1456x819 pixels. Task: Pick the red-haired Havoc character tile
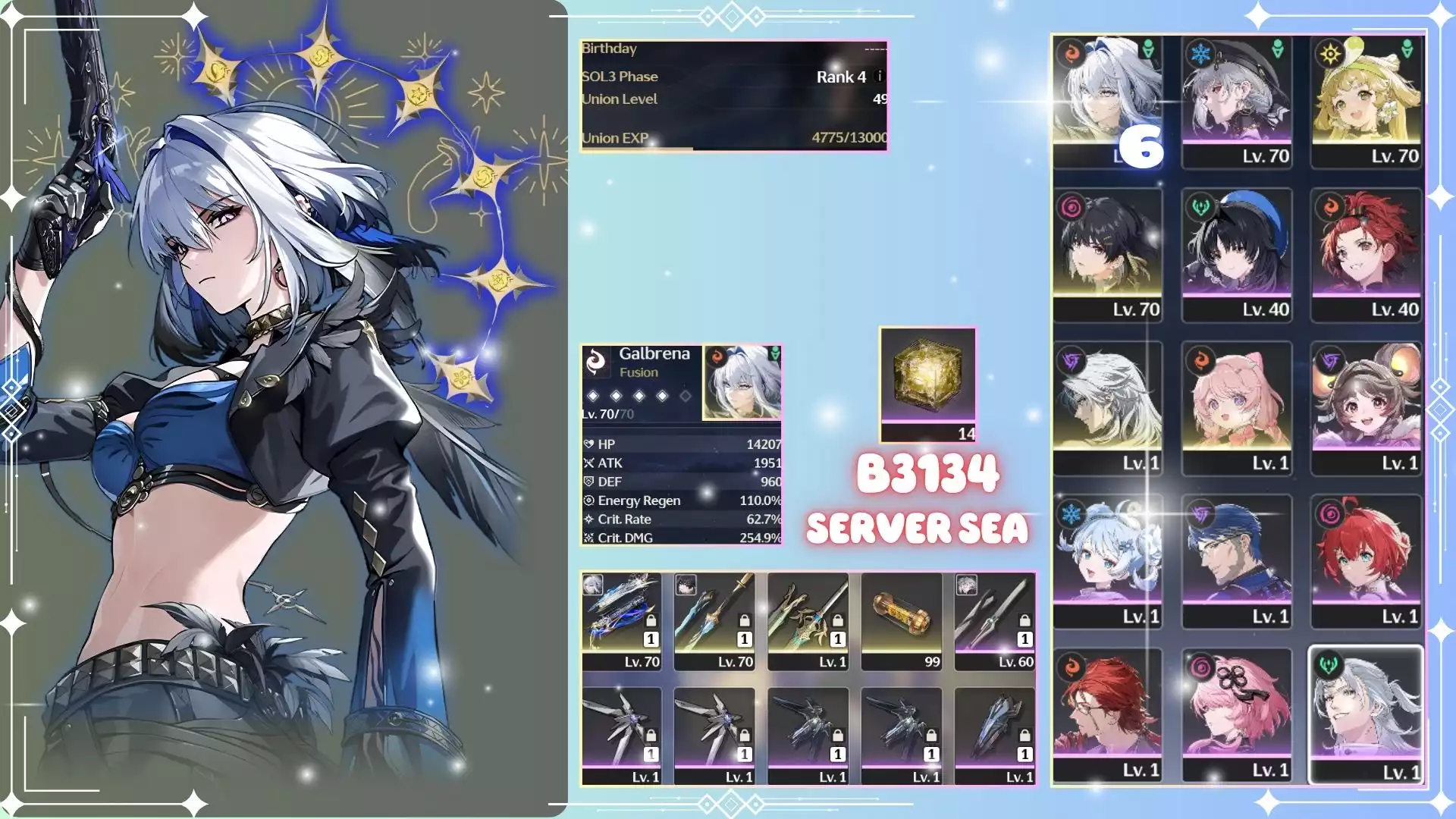point(1366,560)
